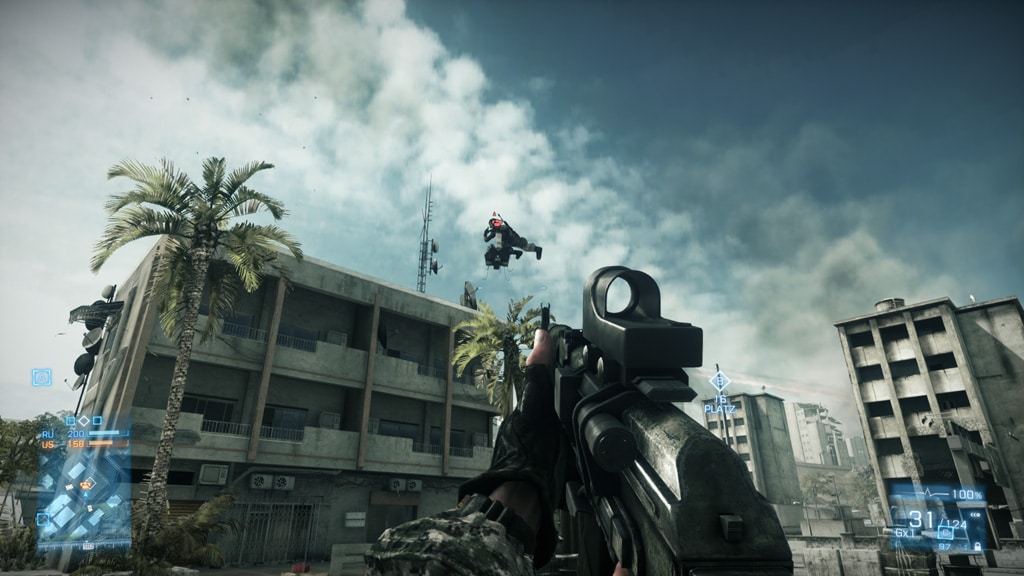Click the orange player marker on minimap
Viewport: 1024px width, 576px height.
(87, 484)
